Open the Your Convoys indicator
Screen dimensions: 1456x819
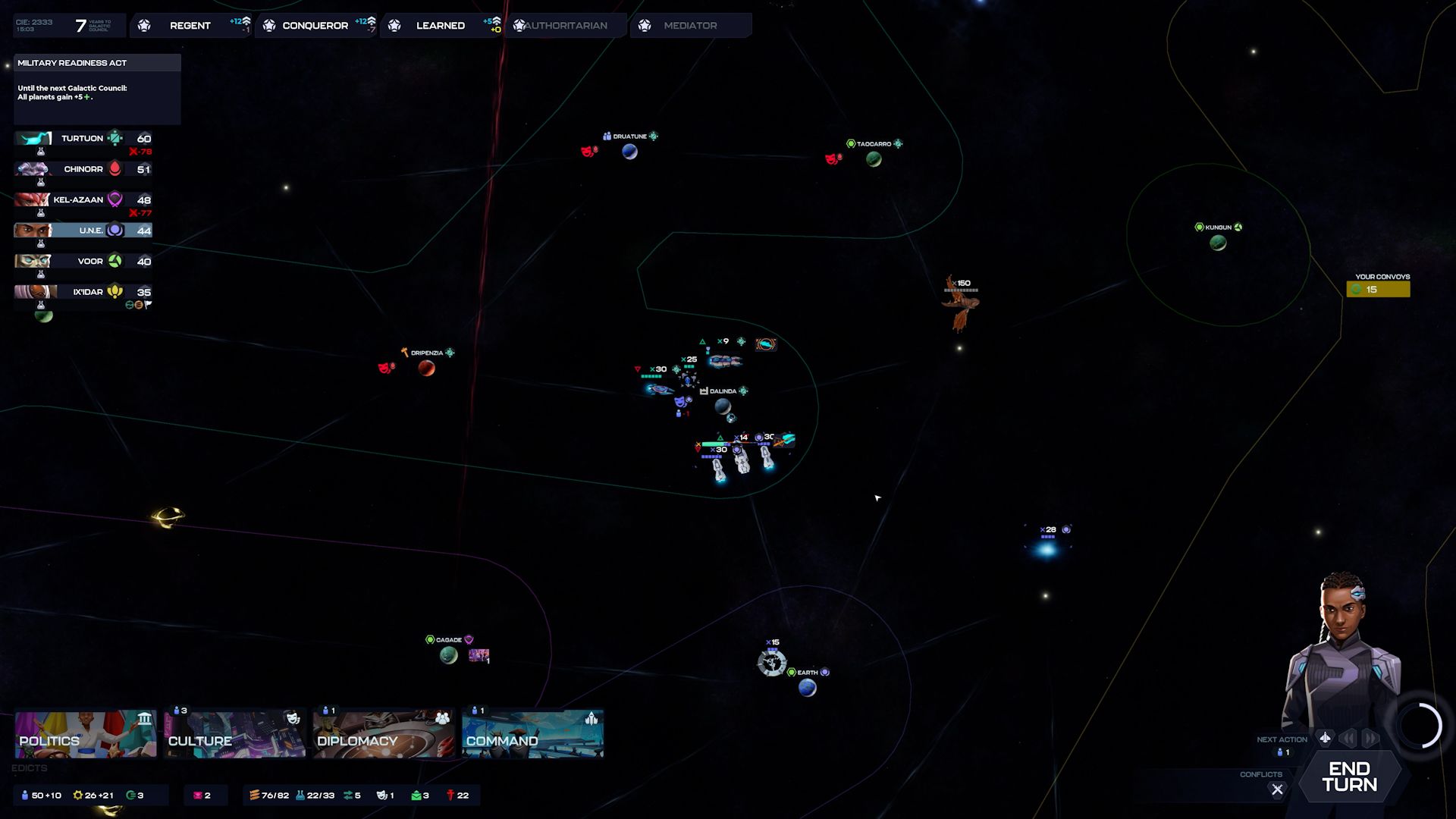coord(1378,289)
